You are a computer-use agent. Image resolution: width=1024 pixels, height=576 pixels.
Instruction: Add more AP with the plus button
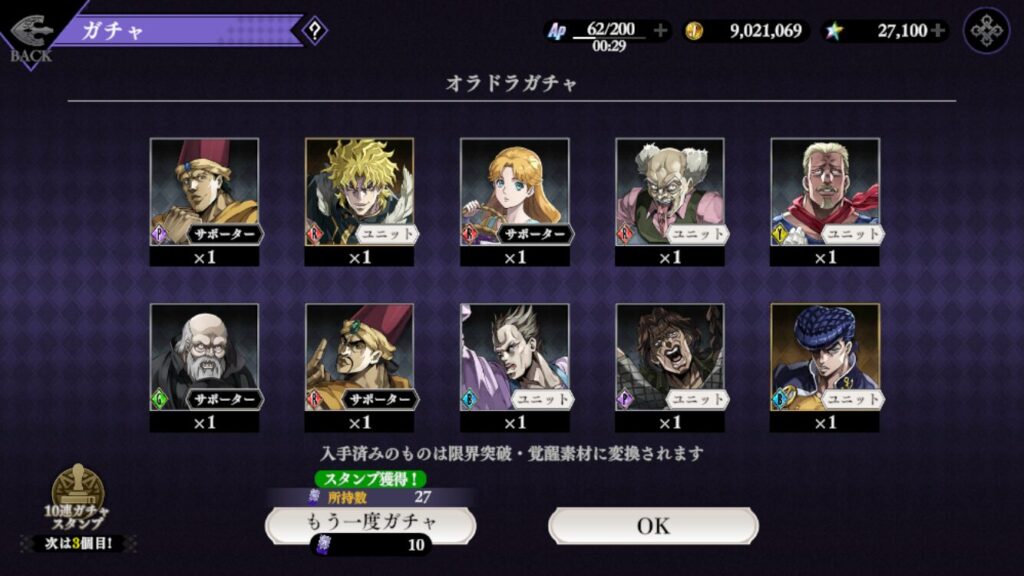[660, 31]
